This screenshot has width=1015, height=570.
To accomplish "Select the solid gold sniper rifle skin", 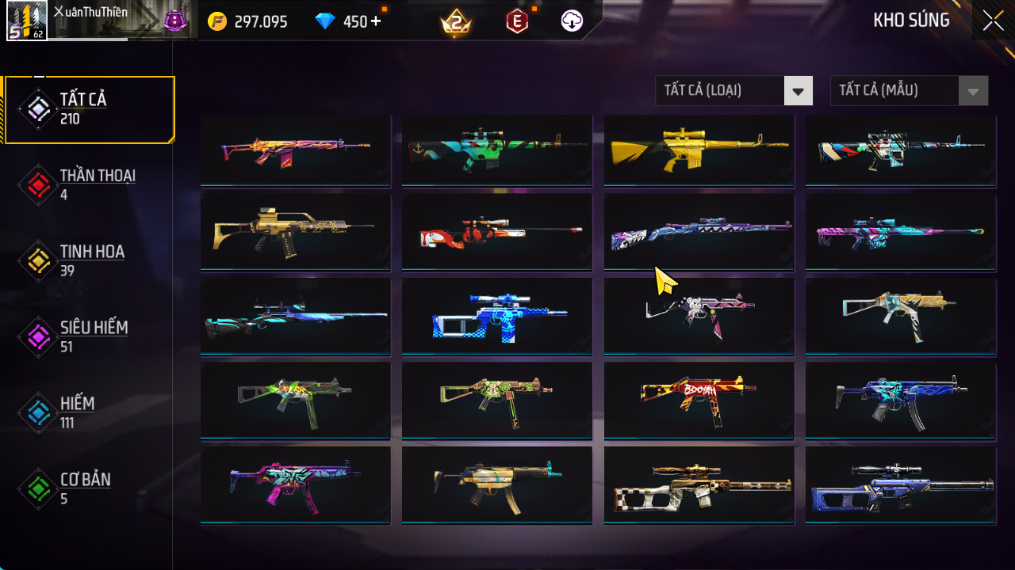I will [x=698, y=150].
